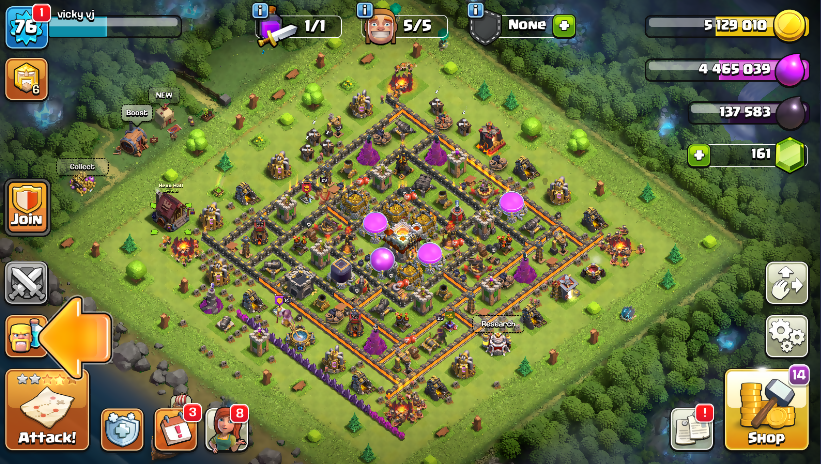The width and height of the screenshot is (821, 464).
Task: Activate the hand-with-arrows layout editor button
Action: click(787, 283)
